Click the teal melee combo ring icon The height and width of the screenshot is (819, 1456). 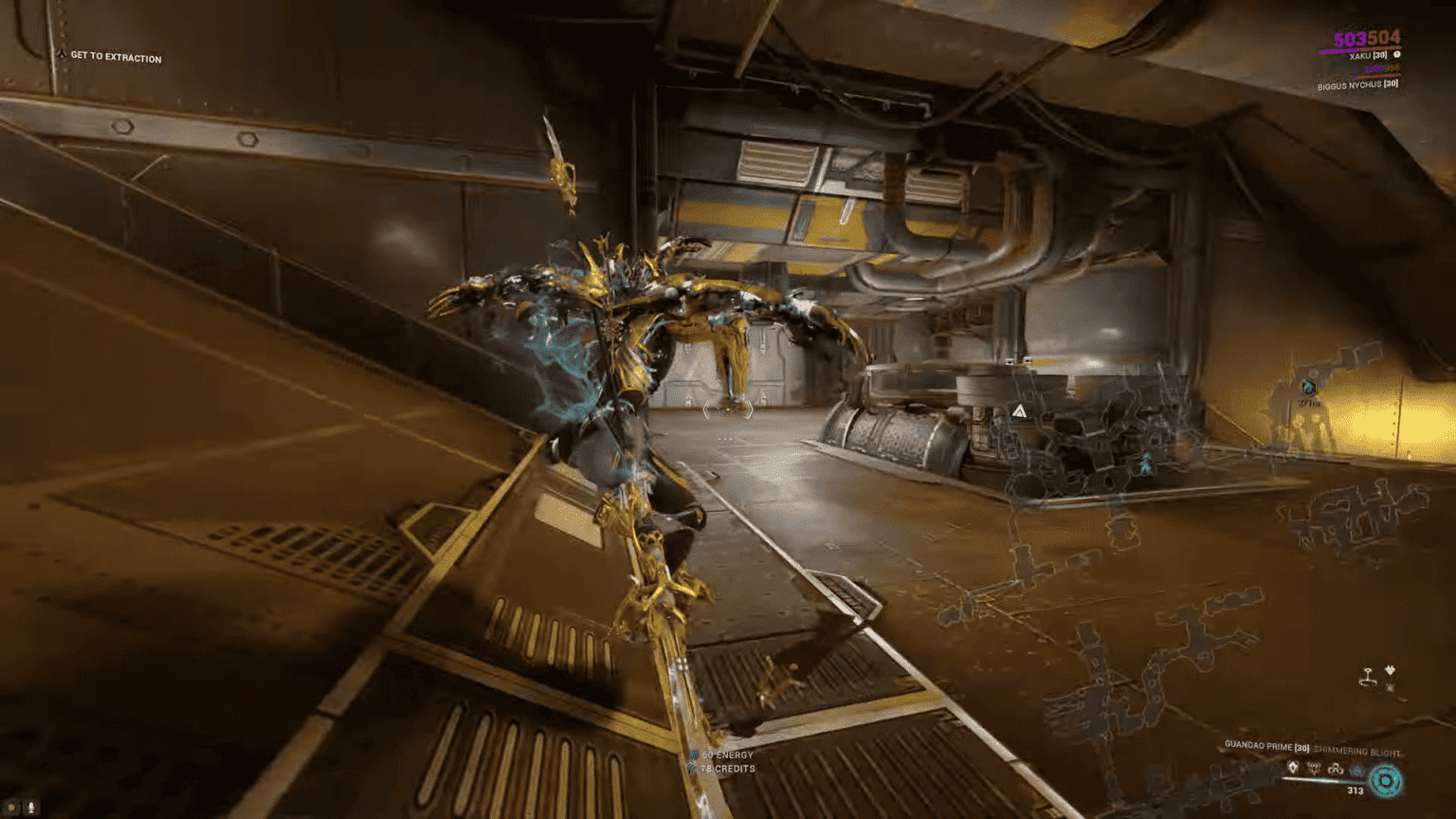(1386, 781)
